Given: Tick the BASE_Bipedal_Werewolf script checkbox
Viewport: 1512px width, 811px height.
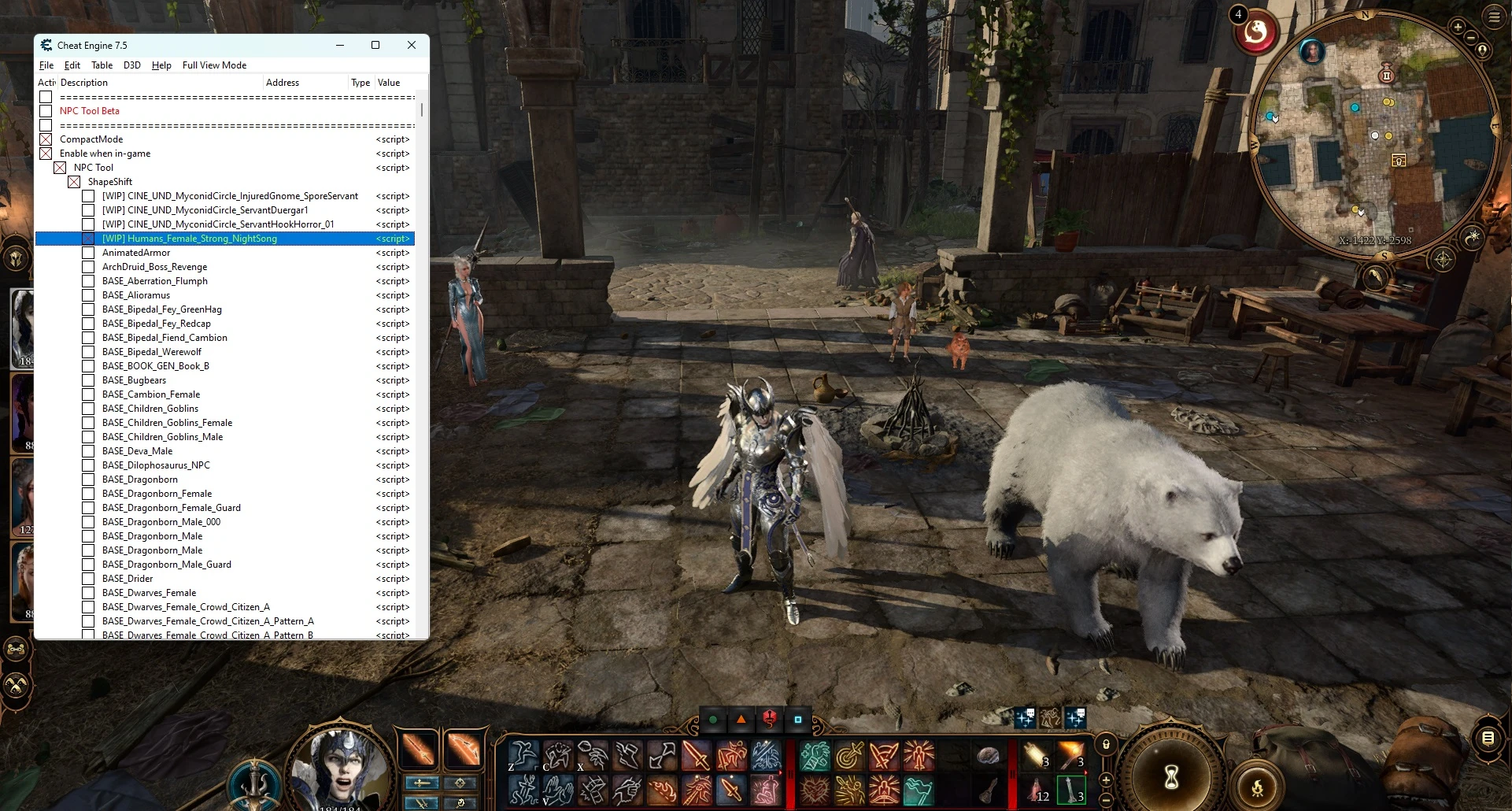Looking at the screenshot, I should tap(88, 352).
